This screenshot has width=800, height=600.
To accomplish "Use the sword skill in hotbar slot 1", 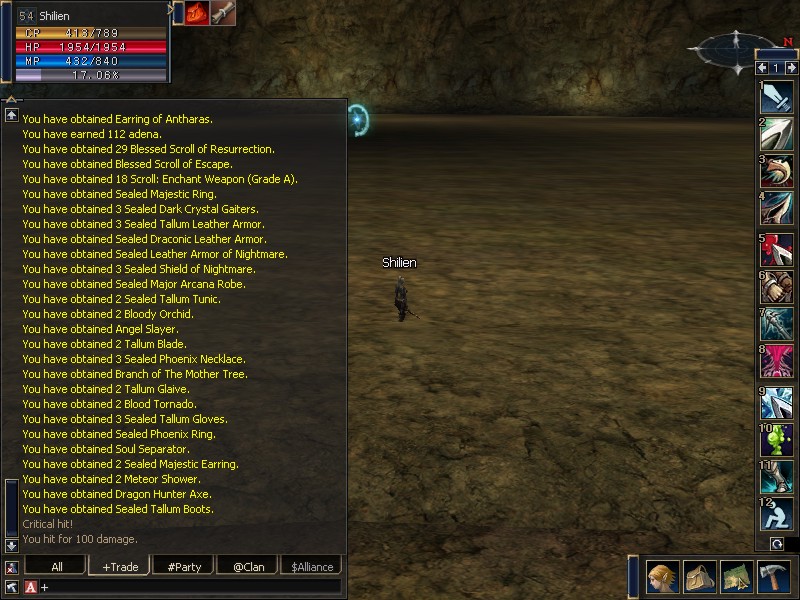I will [777, 96].
